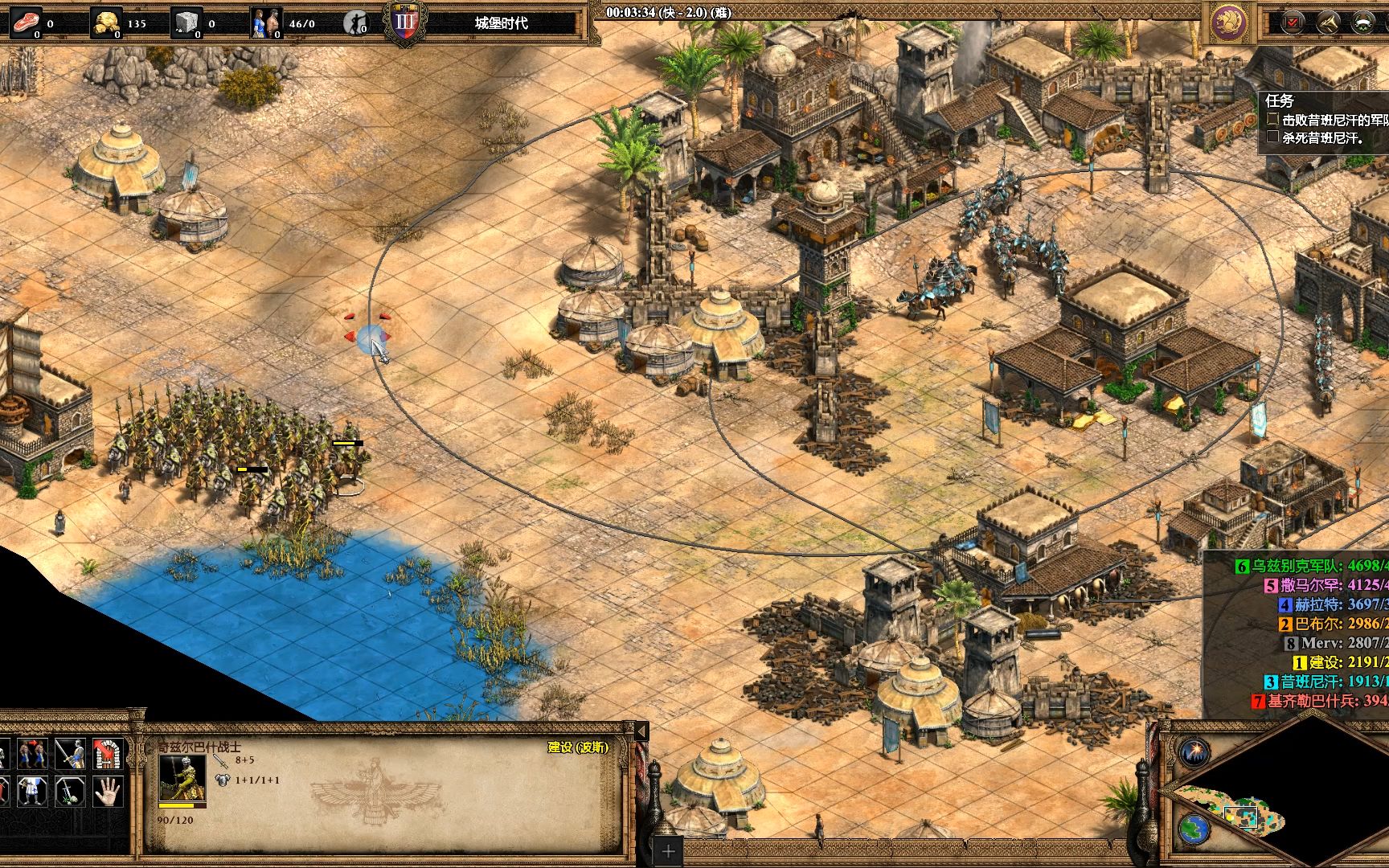Click the first objective checkbox
Image resolution: width=1389 pixels, height=868 pixels.
tap(1272, 119)
